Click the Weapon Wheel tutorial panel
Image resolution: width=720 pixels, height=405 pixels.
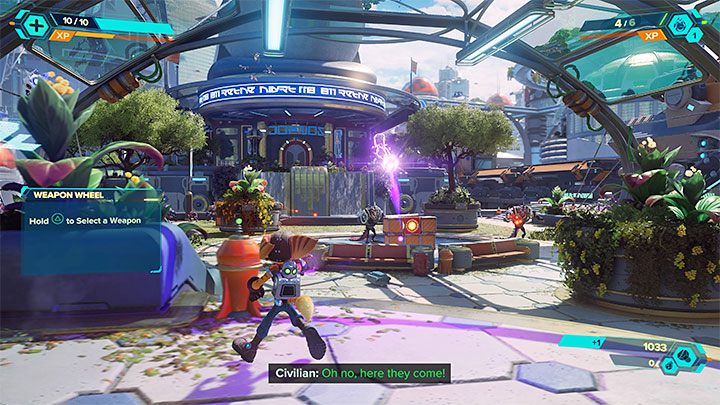(x=88, y=227)
